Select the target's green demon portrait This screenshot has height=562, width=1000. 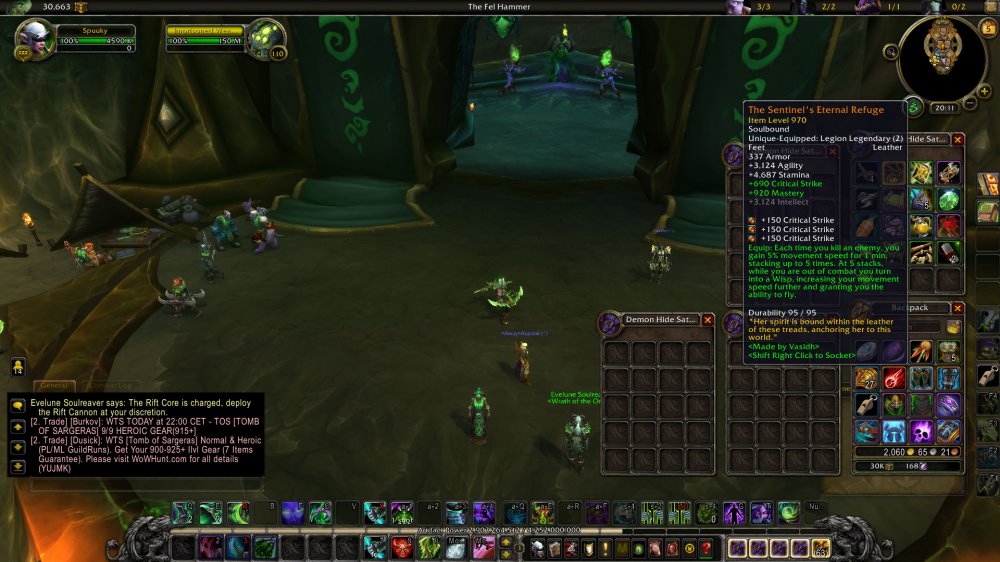[265, 39]
